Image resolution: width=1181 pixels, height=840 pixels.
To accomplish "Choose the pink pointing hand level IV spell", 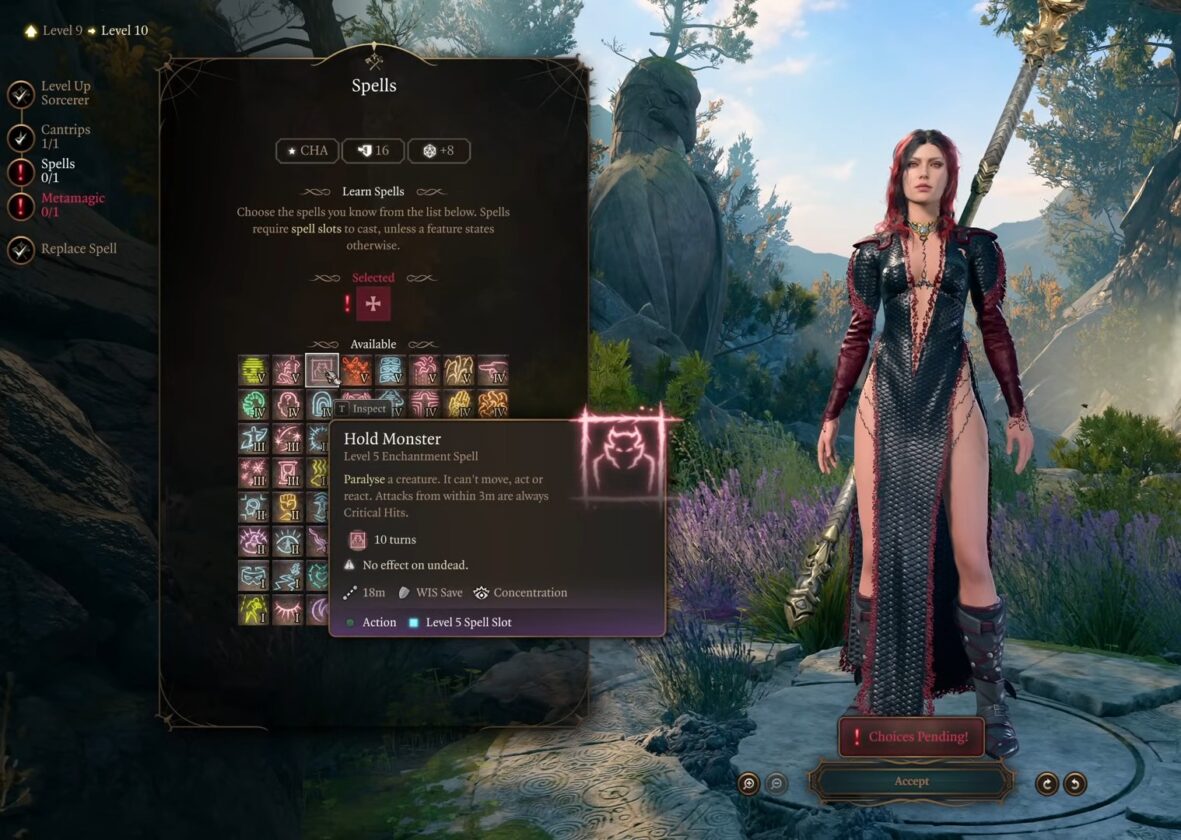I will [493, 371].
